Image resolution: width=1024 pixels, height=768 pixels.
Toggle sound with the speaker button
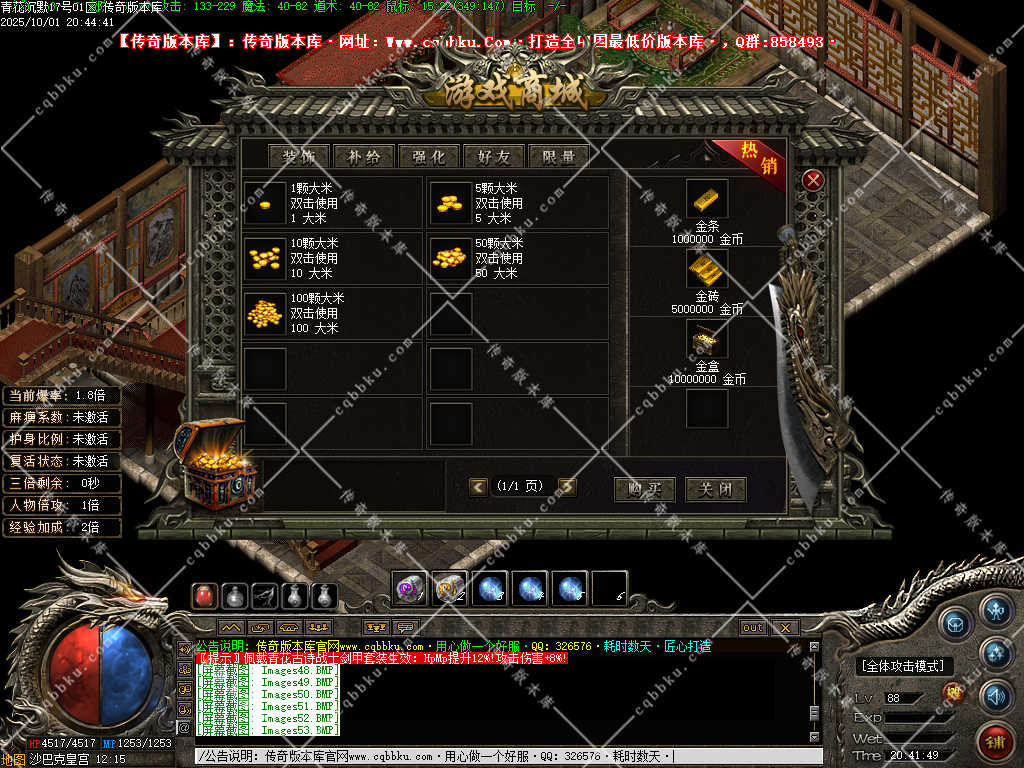(x=995, y=695)
